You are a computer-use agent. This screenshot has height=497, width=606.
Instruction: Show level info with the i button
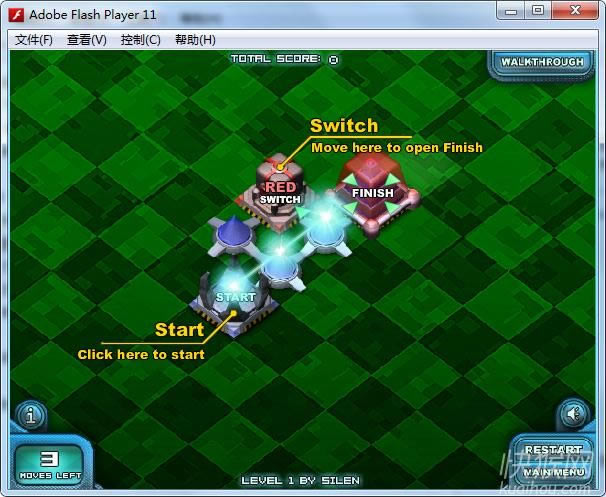coord(29,413)
